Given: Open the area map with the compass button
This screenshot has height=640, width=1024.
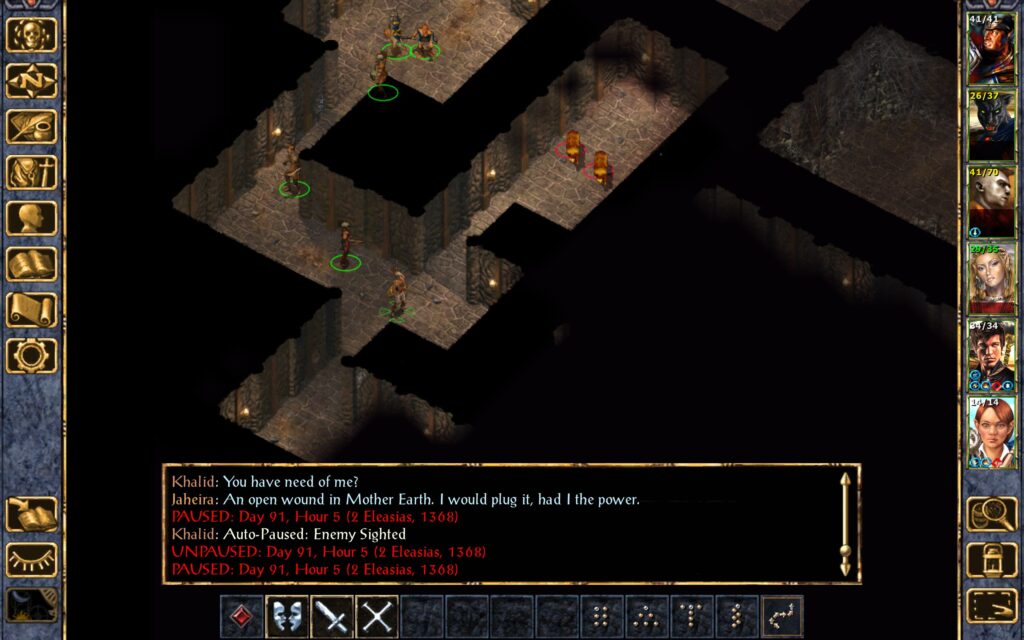Looking at the screenshot, I should coord(31,80).
